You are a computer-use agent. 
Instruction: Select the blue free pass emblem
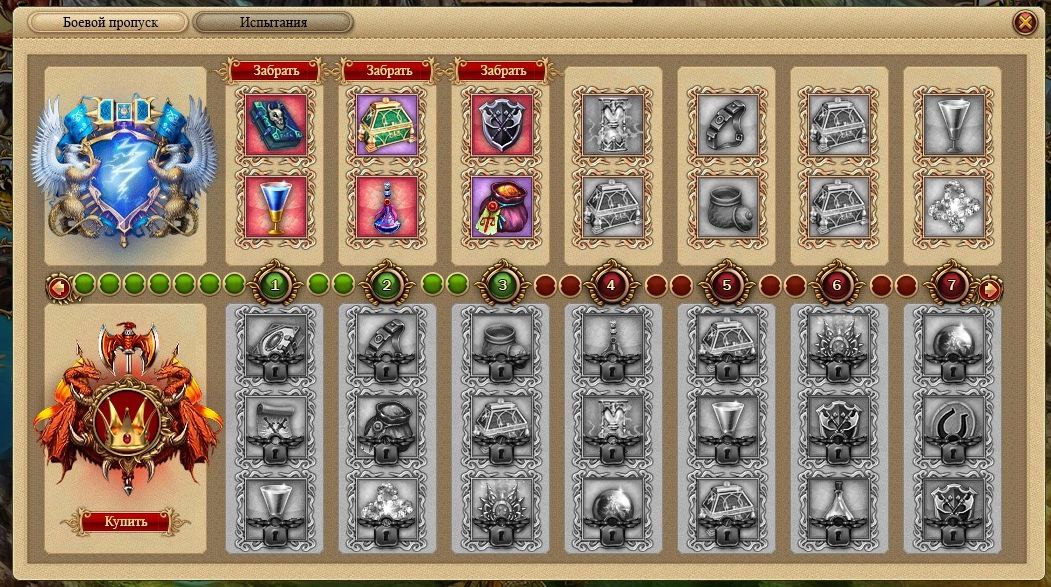(124, 163)
